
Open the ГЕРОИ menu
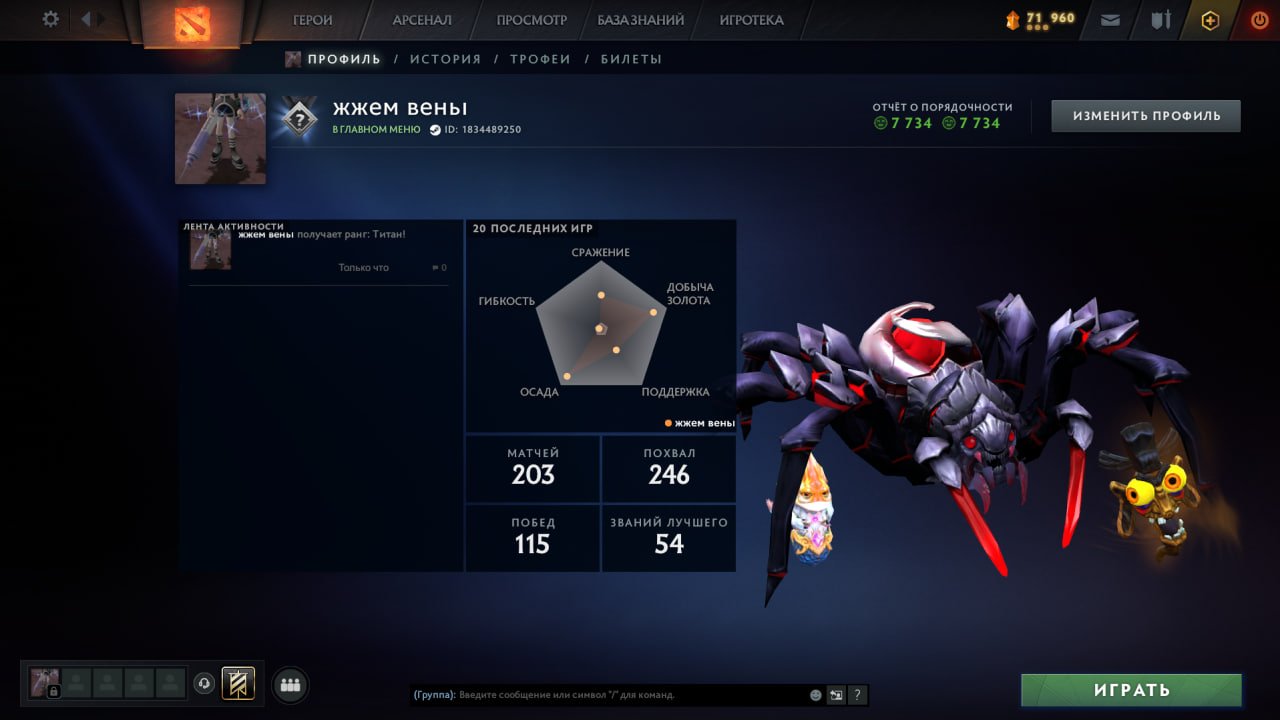coord(311,19)
